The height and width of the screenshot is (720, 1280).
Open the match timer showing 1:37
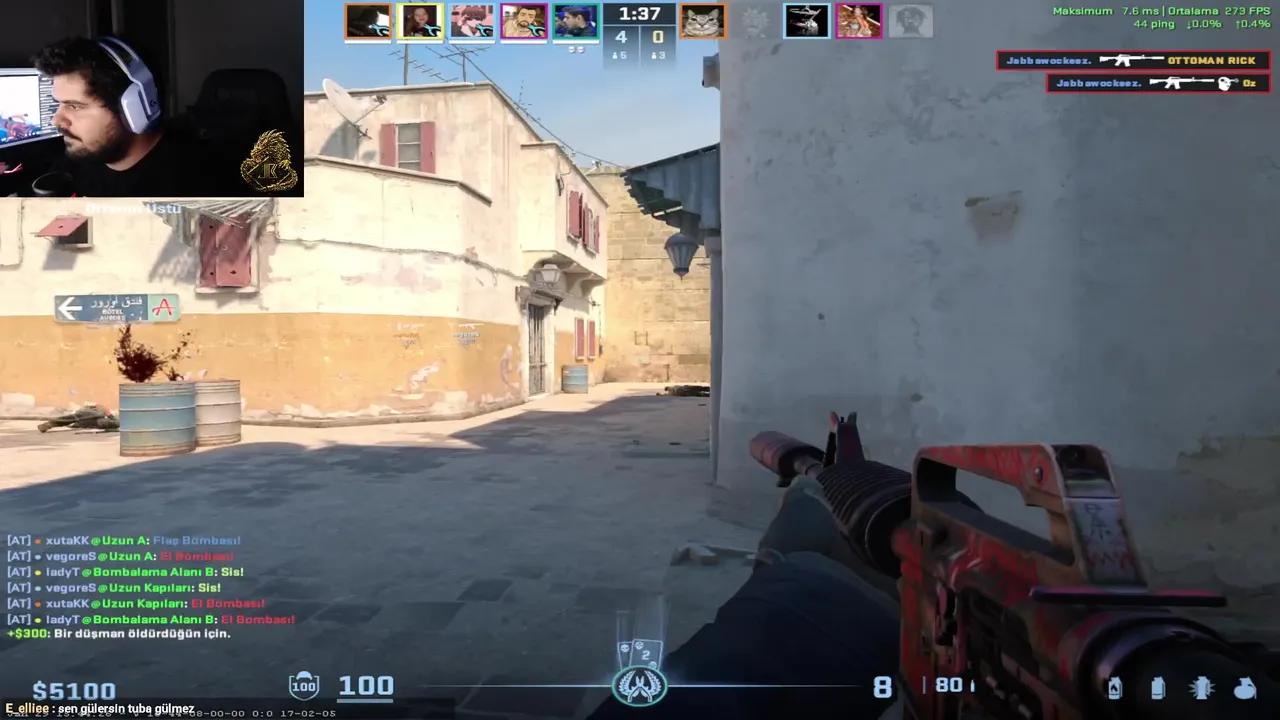pyautogui.click(x=638, y=14)
